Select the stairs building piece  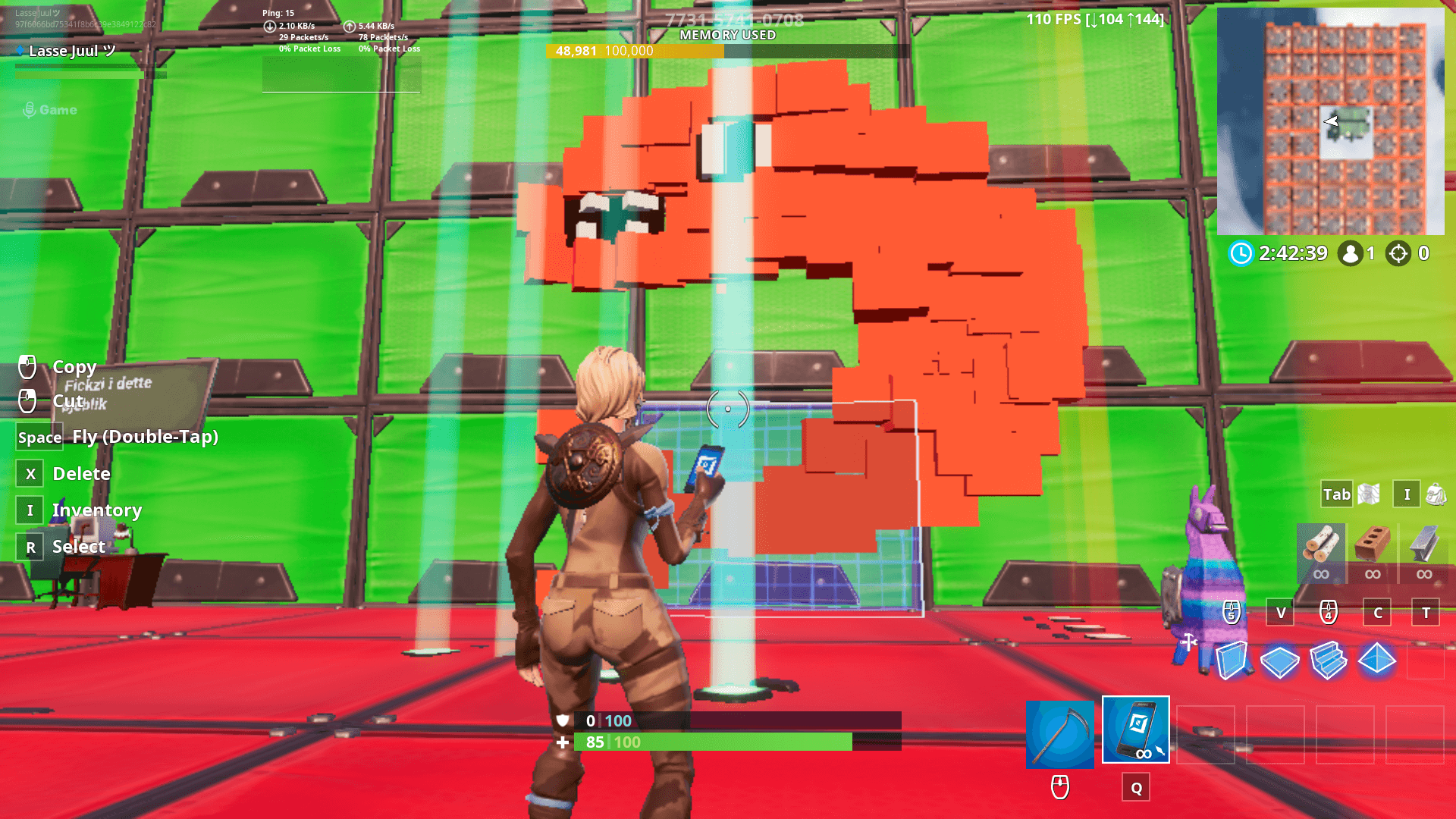[x=1329, y=661]
